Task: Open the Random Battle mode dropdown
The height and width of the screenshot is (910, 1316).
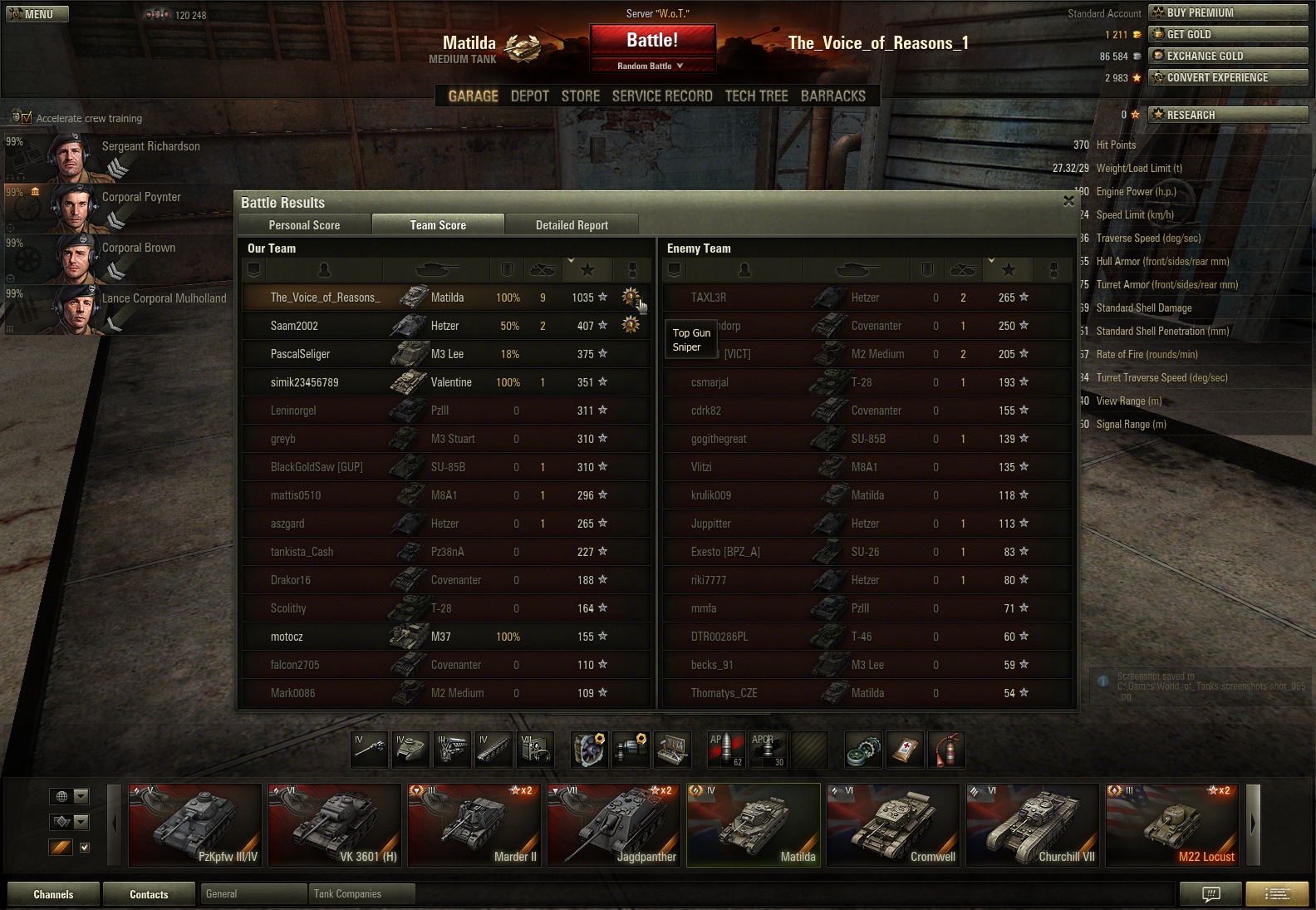Action: pos(651,66)
